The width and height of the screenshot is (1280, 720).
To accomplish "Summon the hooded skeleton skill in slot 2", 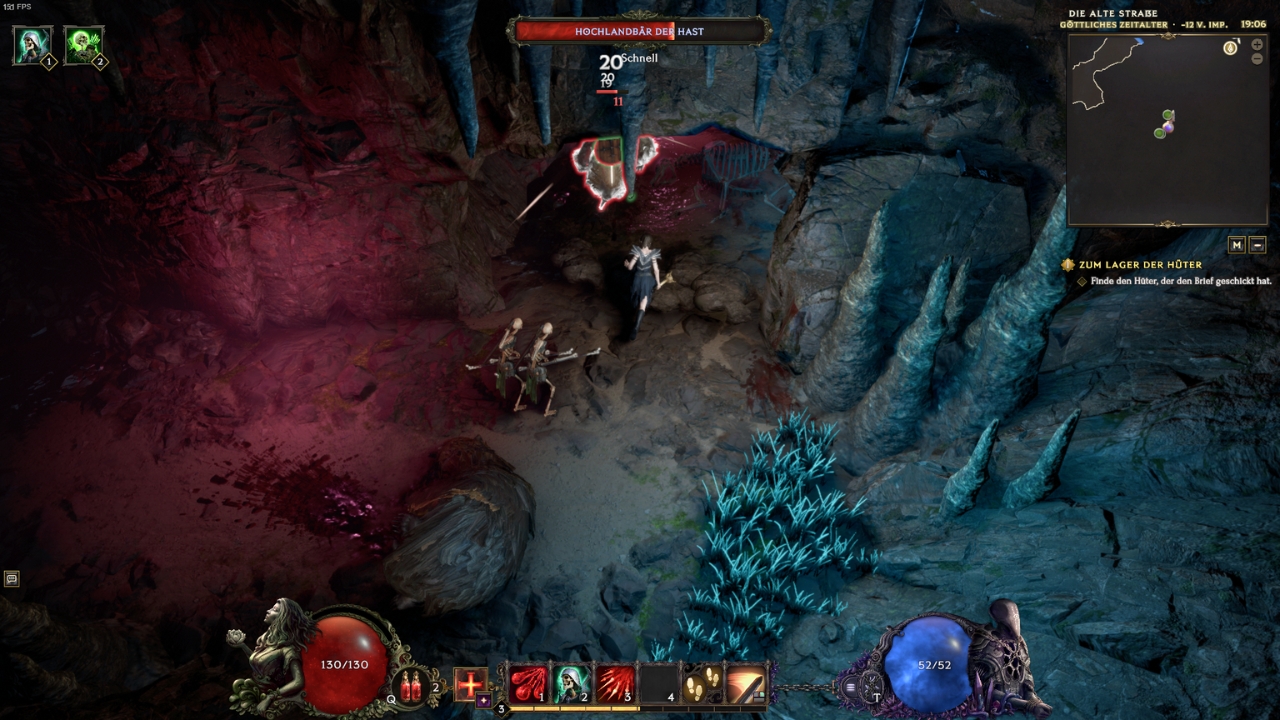I will 571,684.
